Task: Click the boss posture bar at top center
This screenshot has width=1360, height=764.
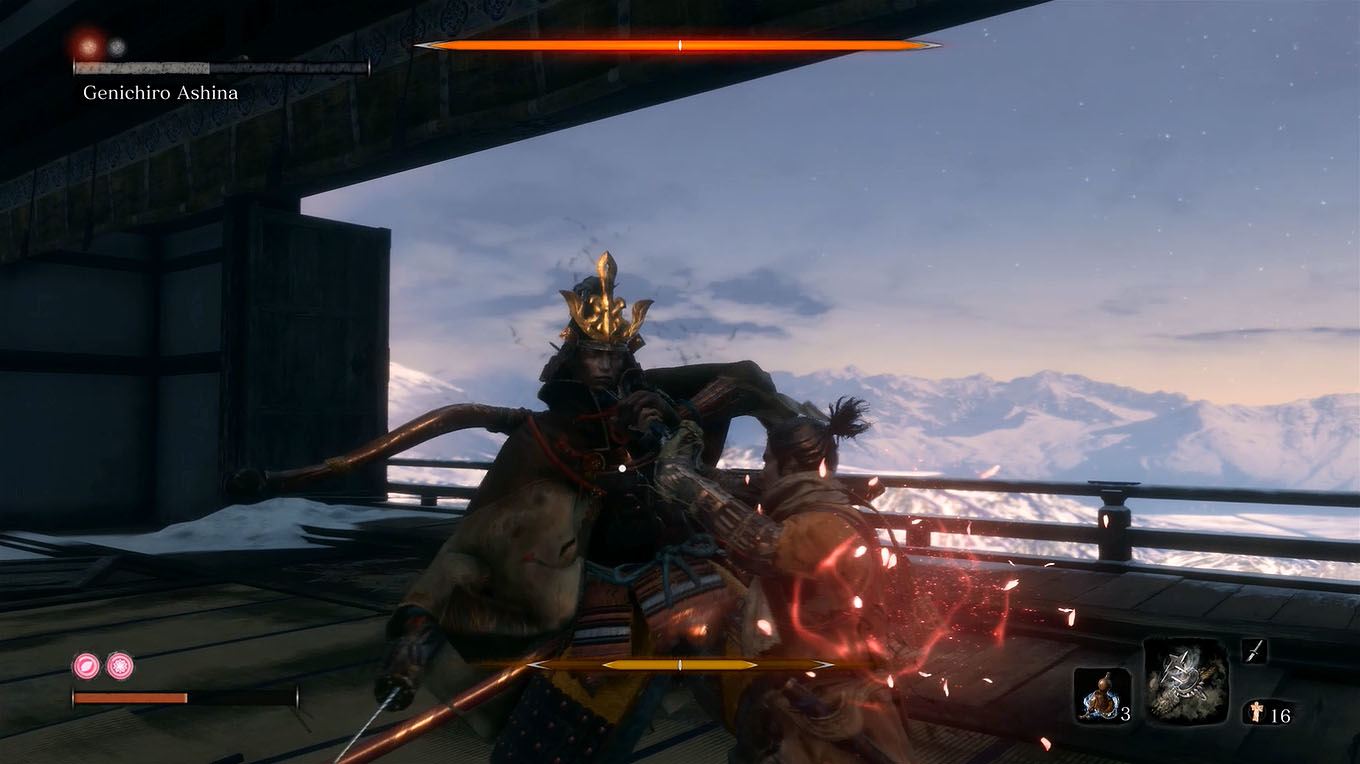Action: 680,44
